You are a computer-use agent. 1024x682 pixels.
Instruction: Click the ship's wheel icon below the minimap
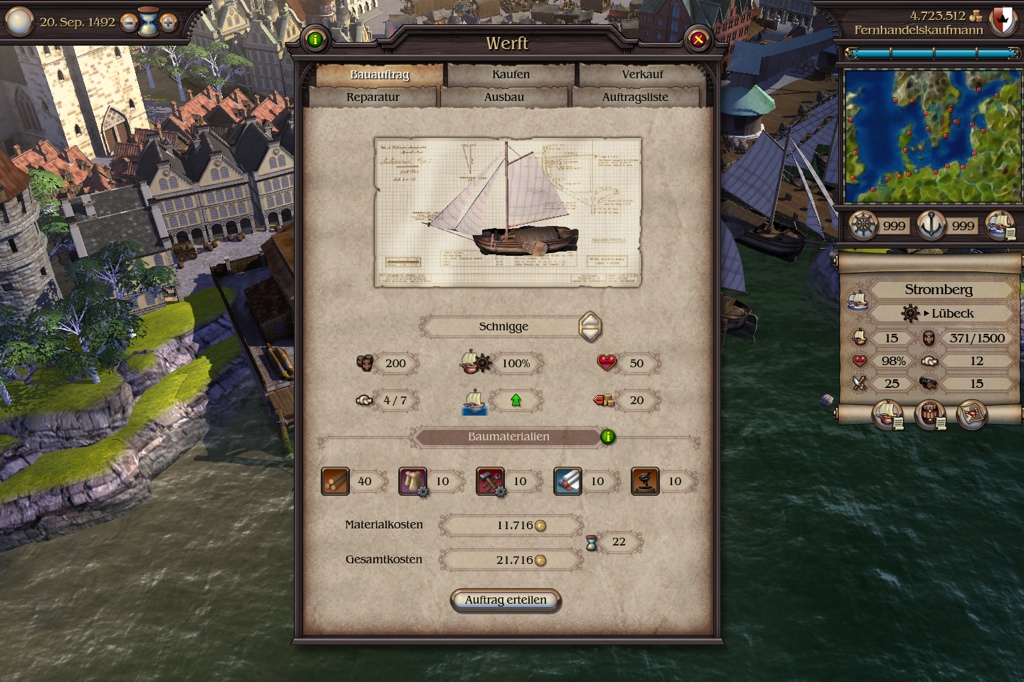pyautogui.click(x=863, y=225)
